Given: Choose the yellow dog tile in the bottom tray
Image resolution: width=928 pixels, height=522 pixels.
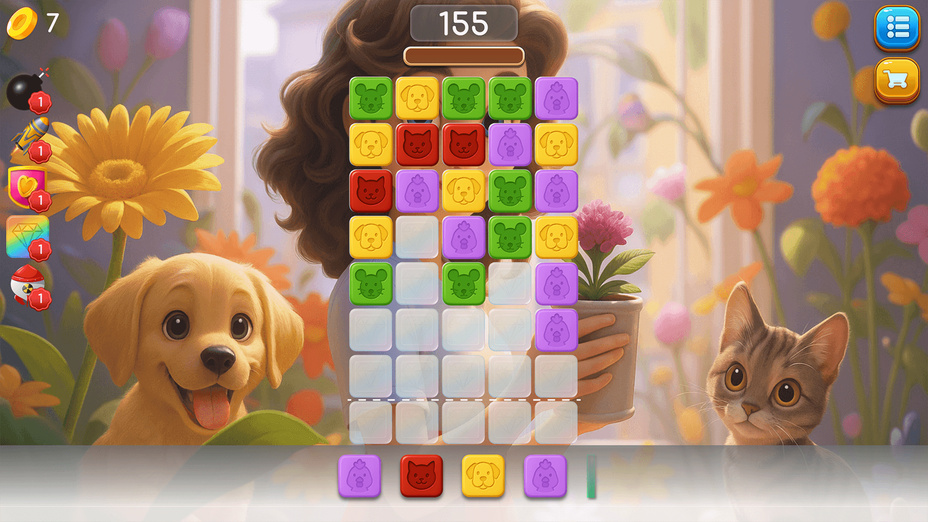Looking at the screenshot, I should [483, 476].
